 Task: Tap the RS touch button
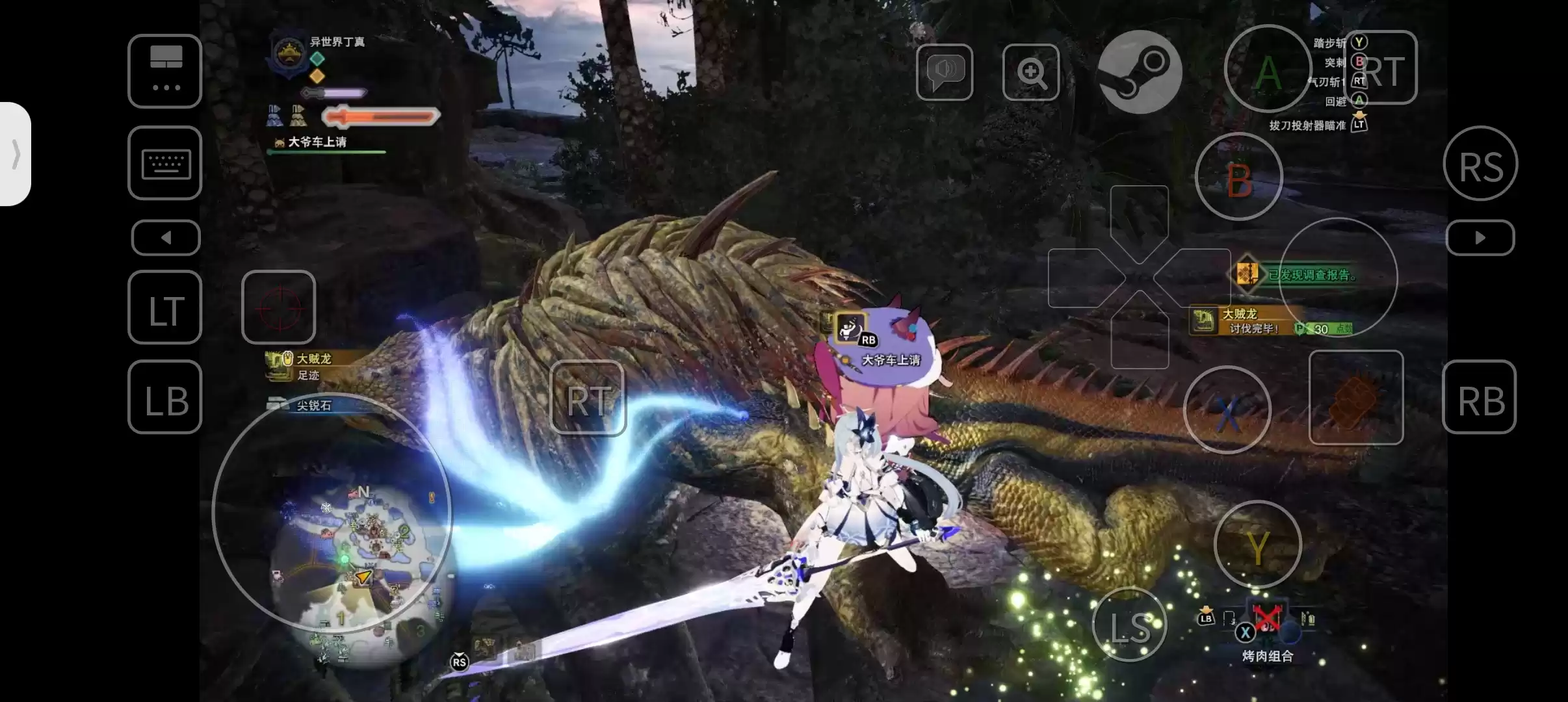(1480, 164)
